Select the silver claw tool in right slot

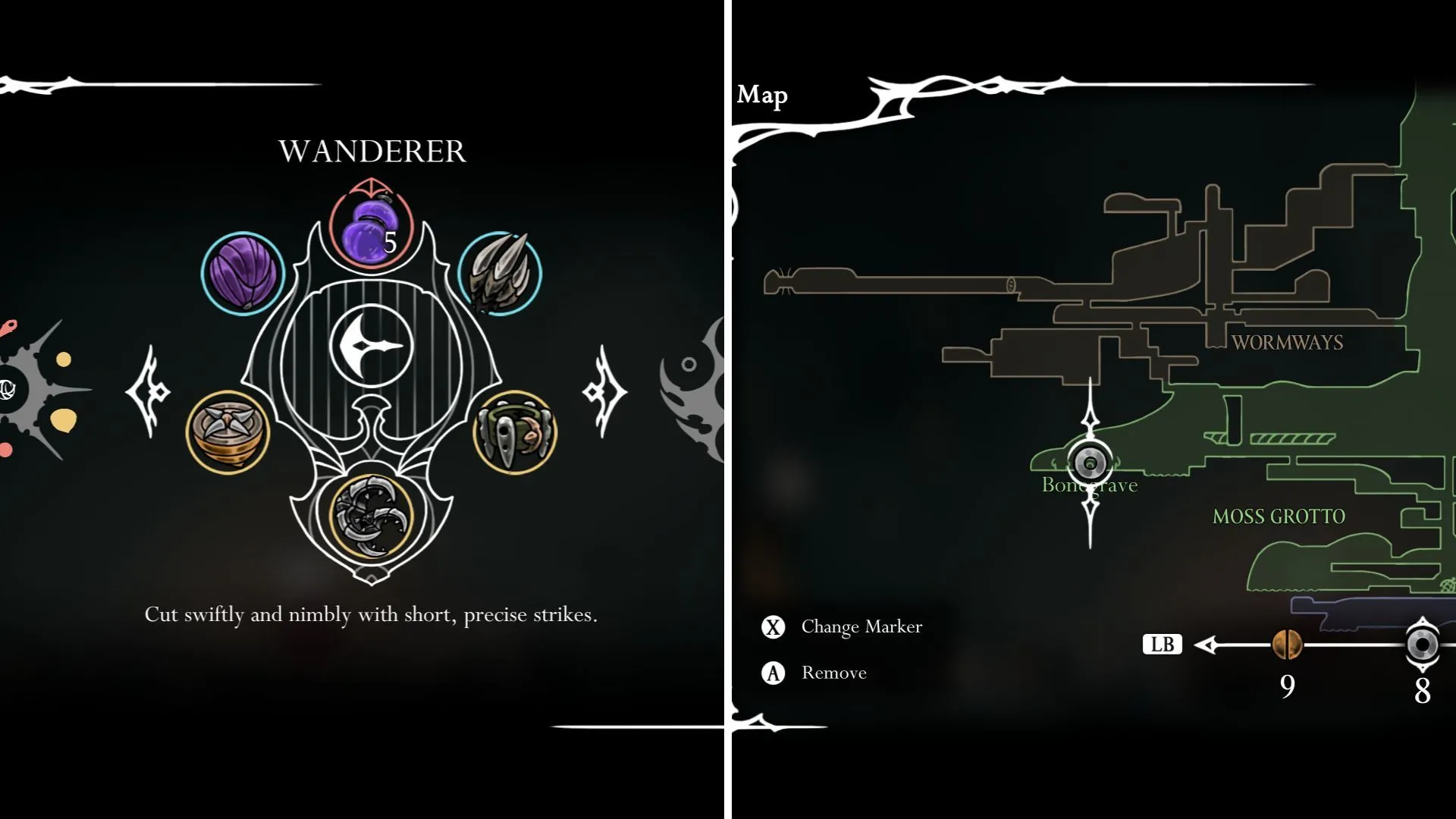click(499, 271)
